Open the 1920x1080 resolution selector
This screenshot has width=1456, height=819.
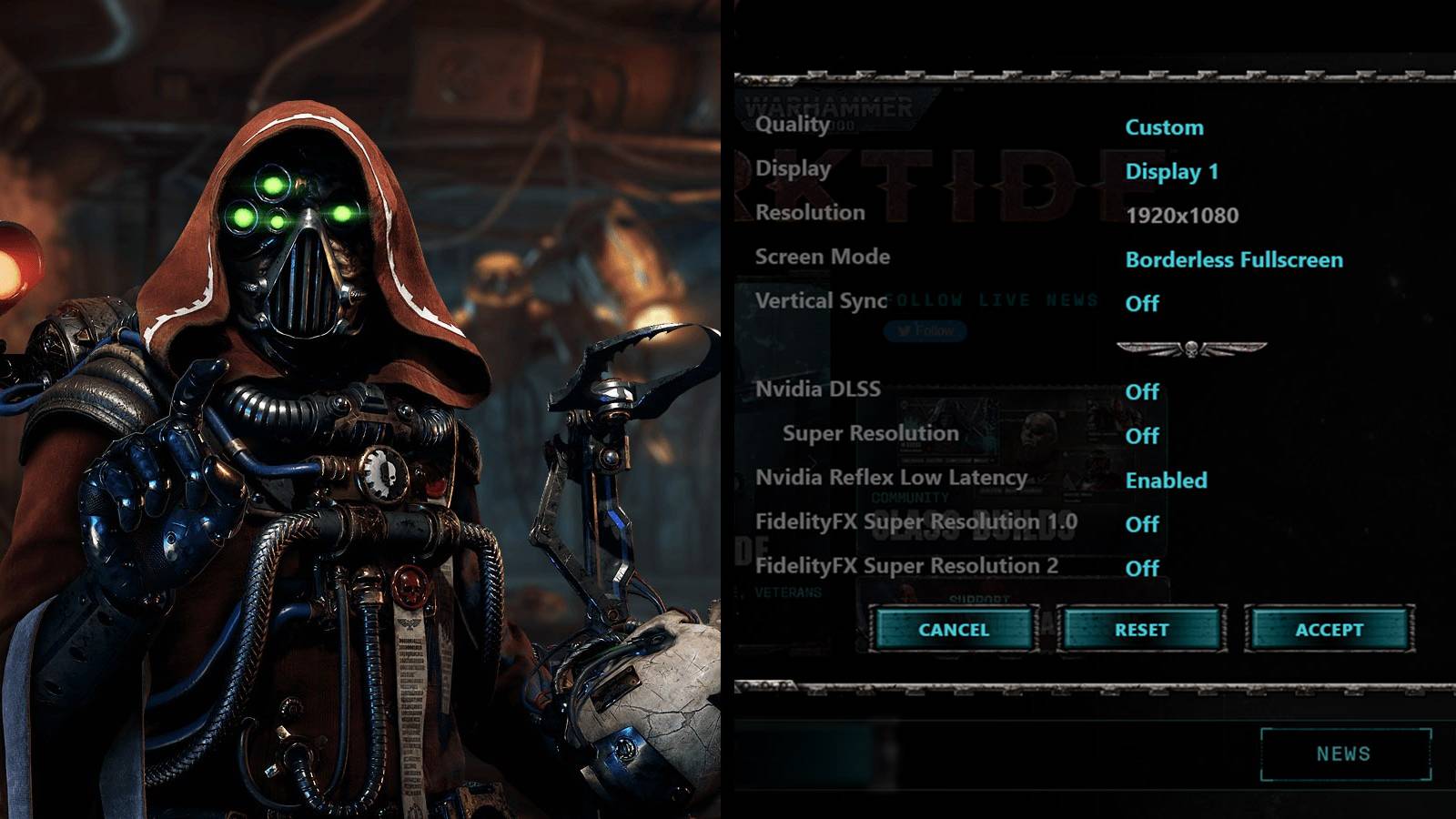point(1183,216)
